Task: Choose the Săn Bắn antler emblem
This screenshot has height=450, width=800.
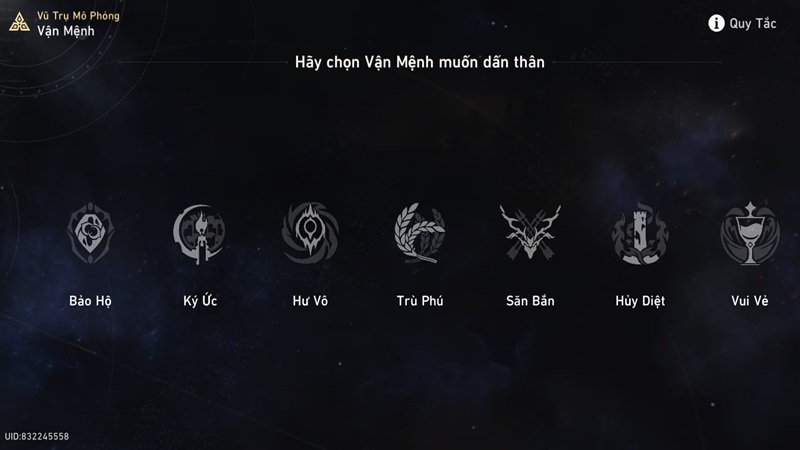Action: tap(530, 234)
